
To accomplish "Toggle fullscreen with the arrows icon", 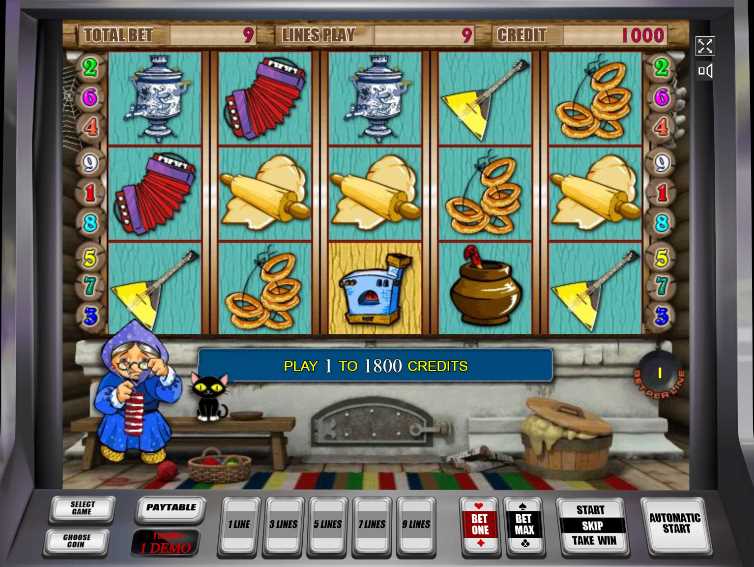I will click(x=705, y=46).
